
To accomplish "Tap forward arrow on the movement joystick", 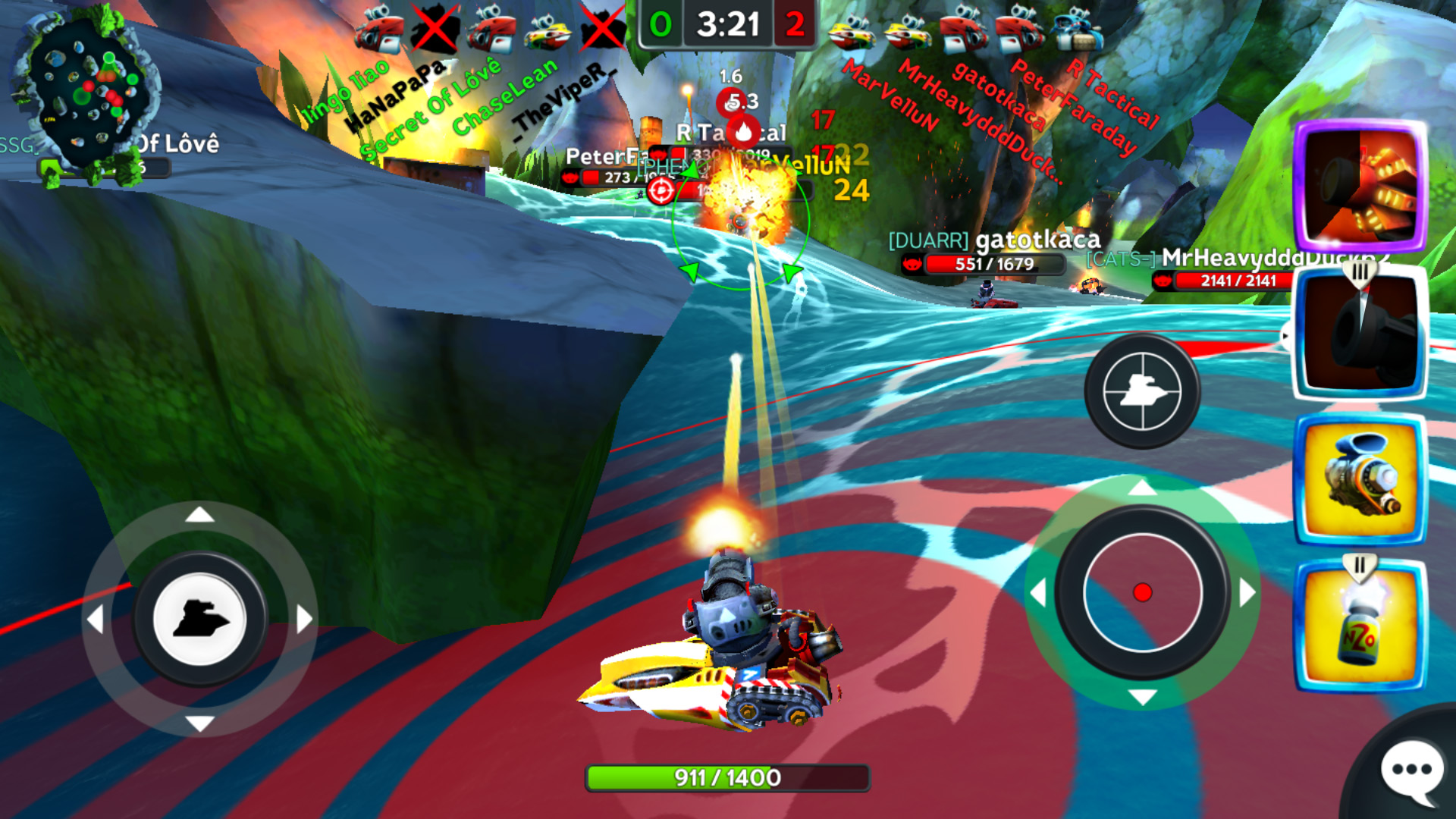I will pos(199,515).
